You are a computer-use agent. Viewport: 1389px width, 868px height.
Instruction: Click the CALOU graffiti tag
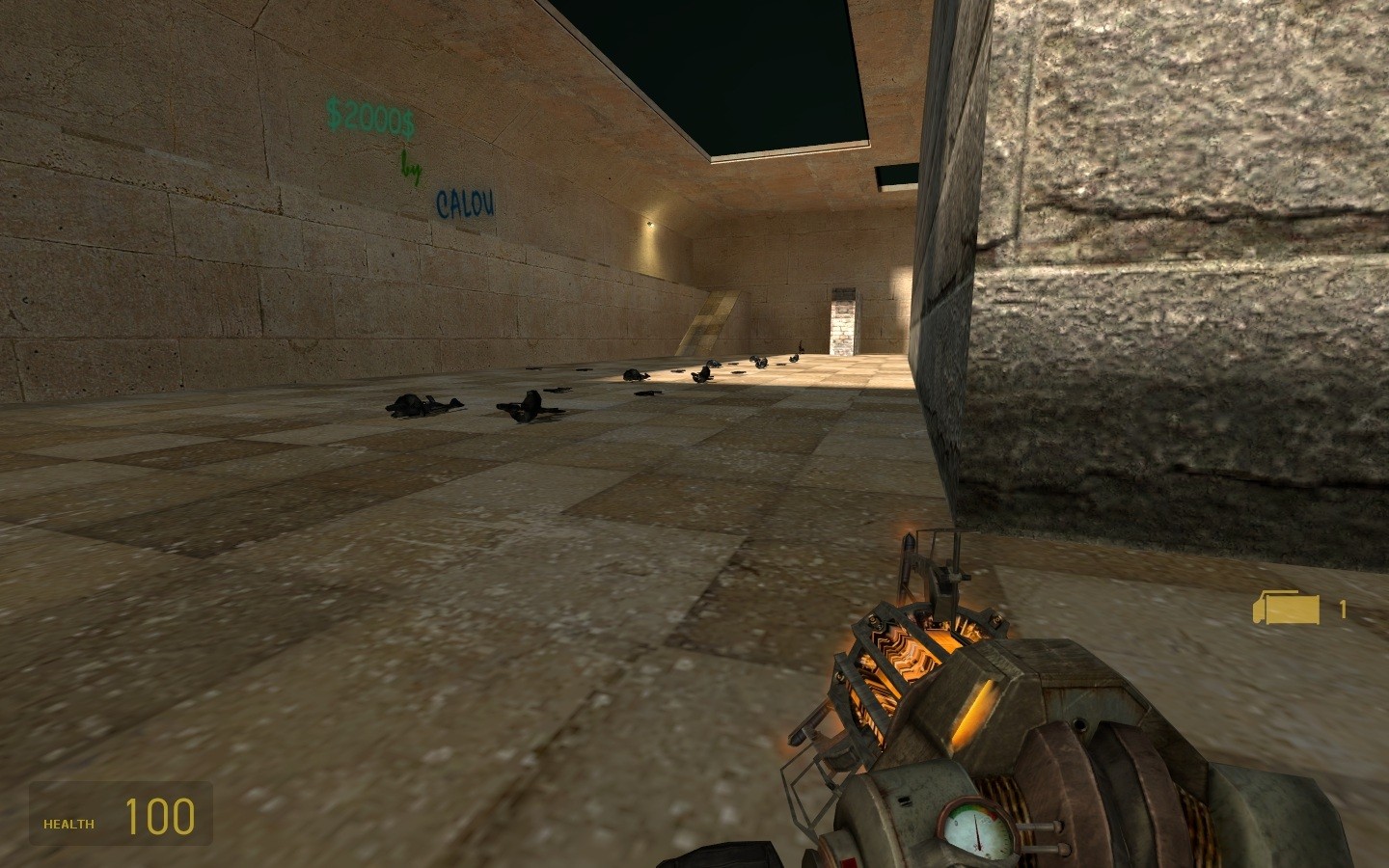tap(464, 204)
